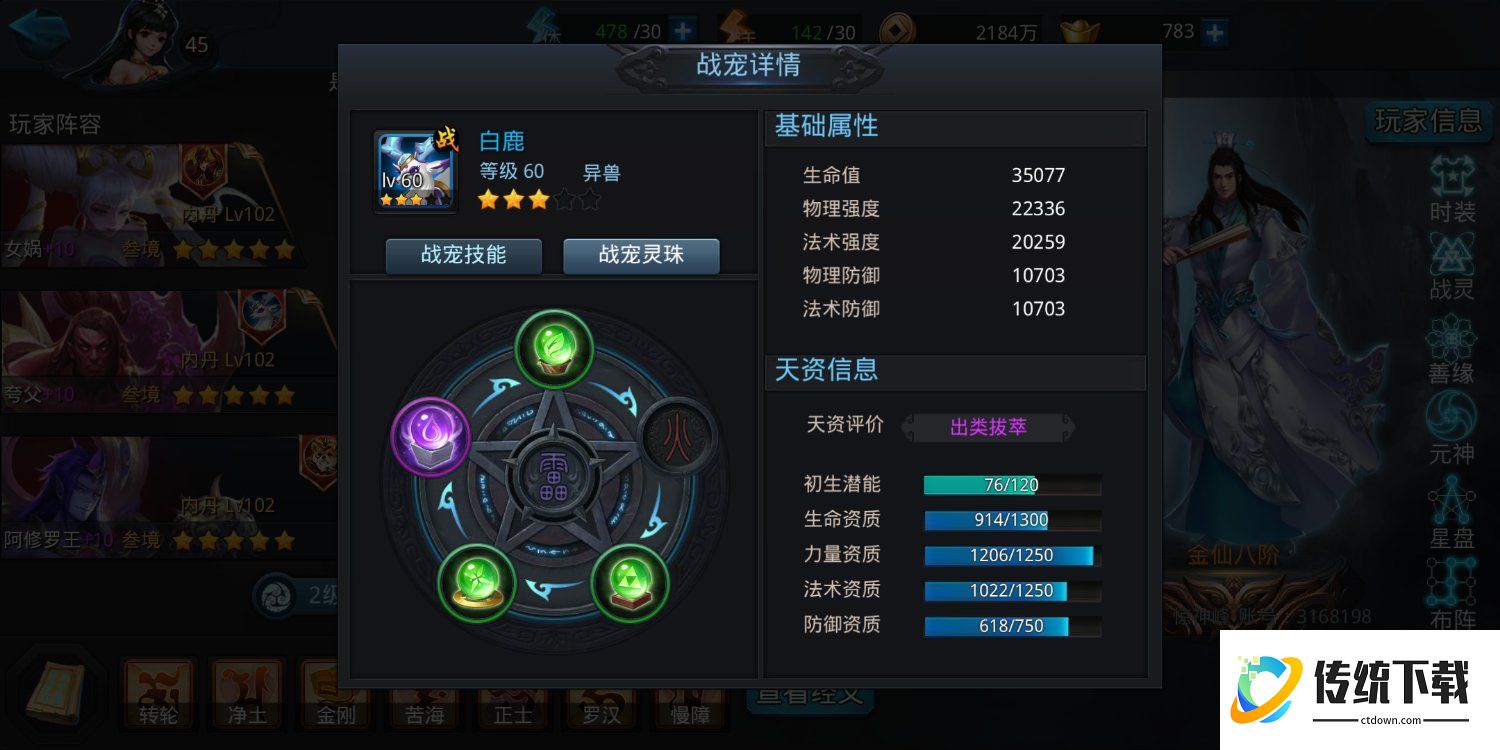1500x750 pixels.
Task: Open the 玩家信息 panel
Action: (1428, 119)
